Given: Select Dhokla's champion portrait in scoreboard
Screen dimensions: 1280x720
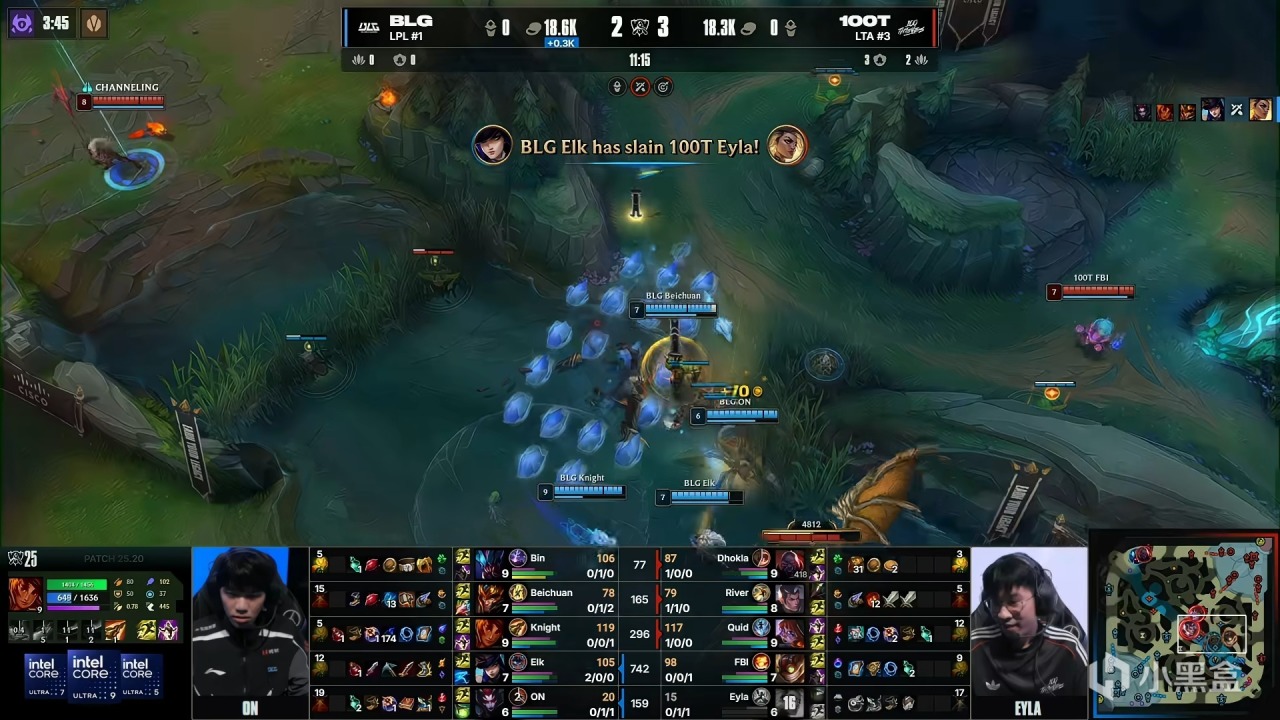Looking at the screenshot, I should [790, 564].
